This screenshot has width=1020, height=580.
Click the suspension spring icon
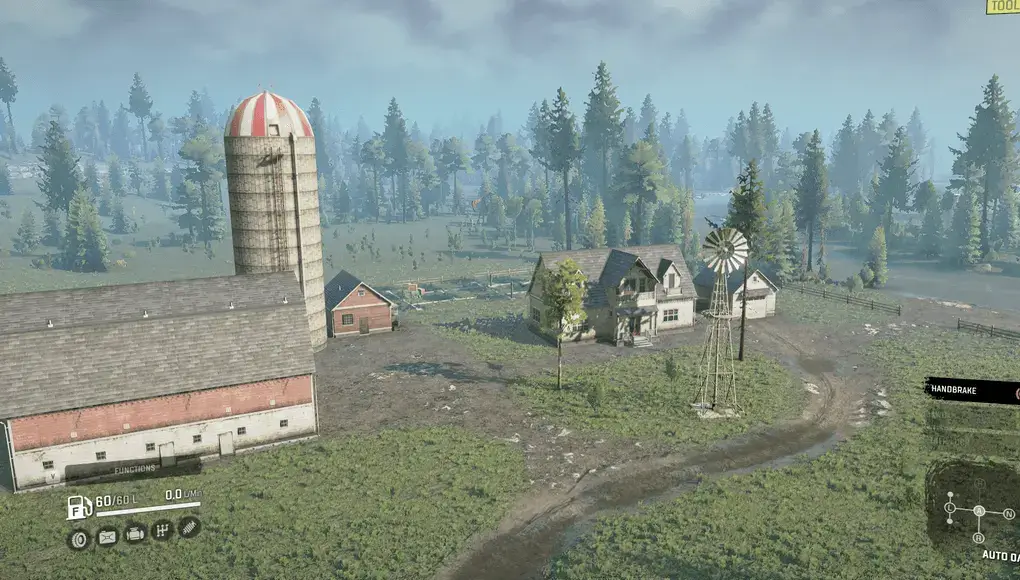click(x=188, y=526)
